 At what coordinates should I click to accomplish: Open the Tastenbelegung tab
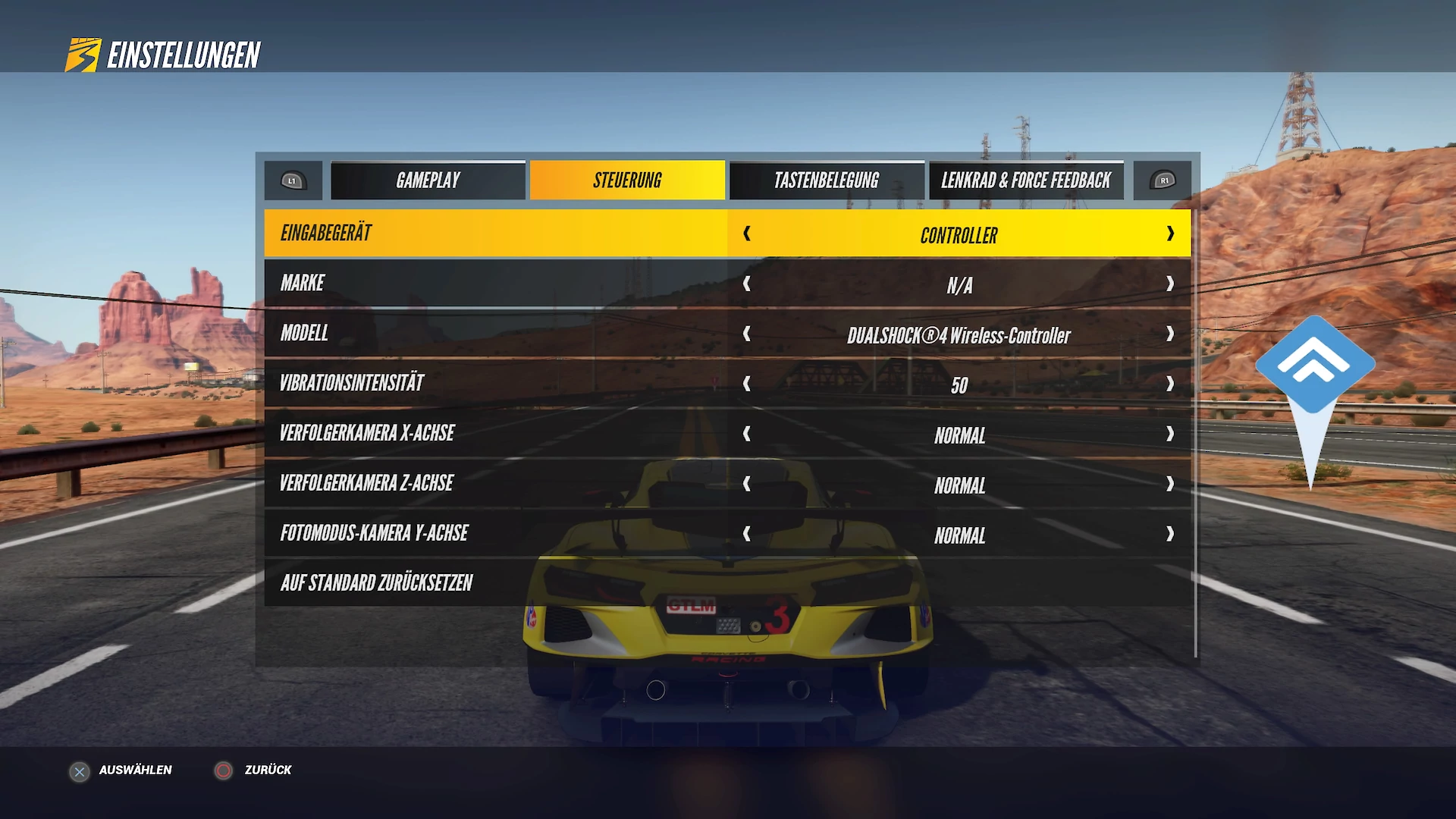click(827, 180)
